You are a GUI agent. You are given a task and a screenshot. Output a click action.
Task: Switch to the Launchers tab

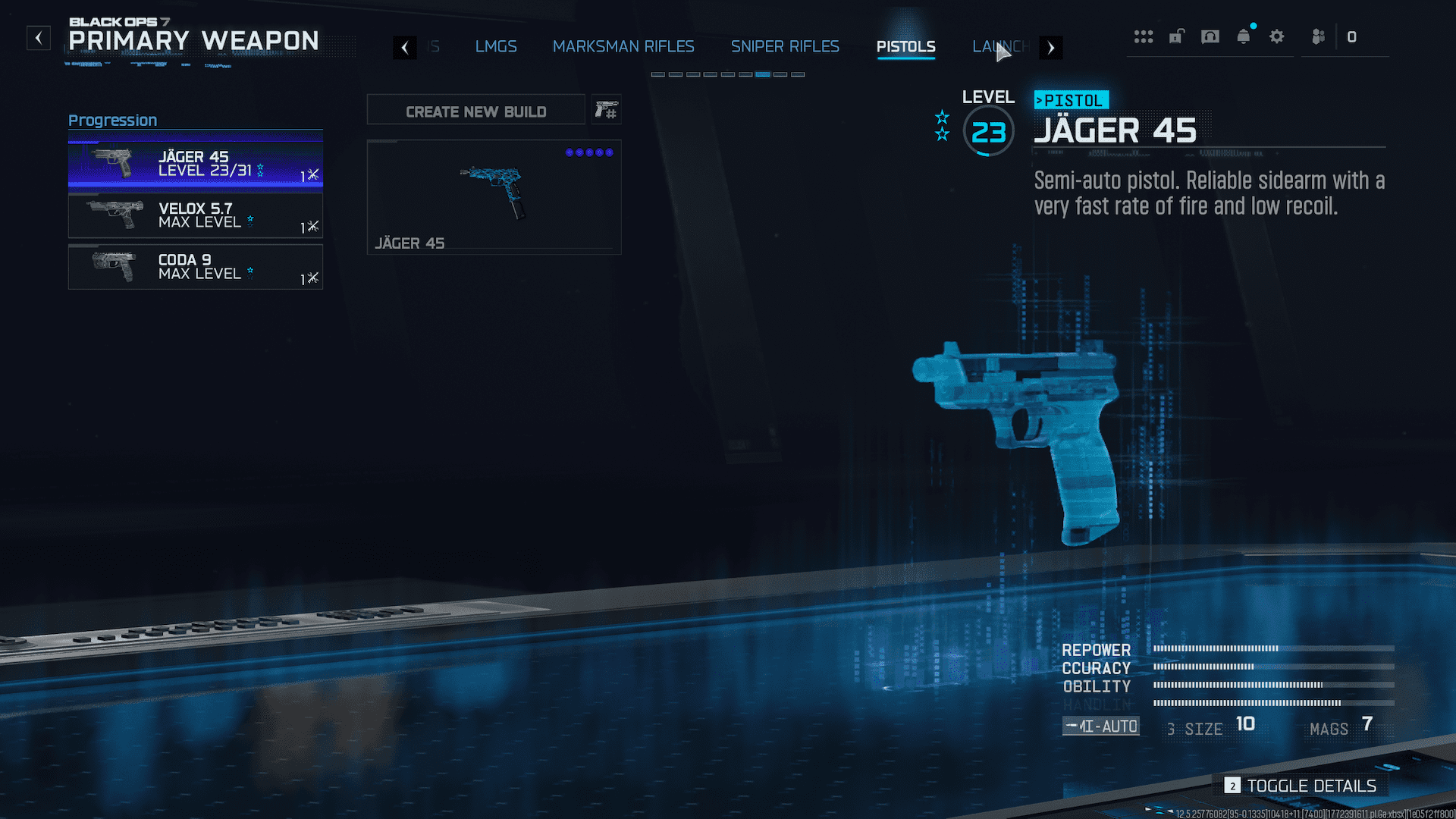(x=1001, y=47)
